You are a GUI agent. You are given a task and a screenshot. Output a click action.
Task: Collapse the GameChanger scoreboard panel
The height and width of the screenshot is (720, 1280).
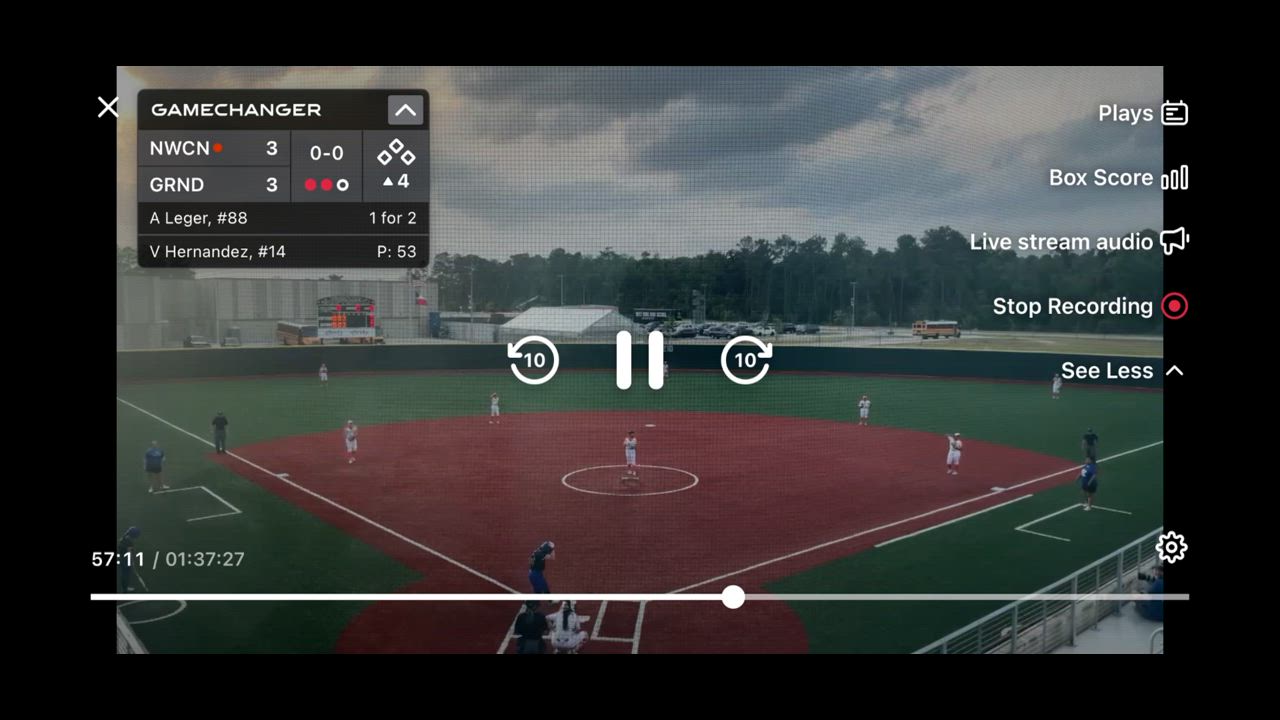405,110
